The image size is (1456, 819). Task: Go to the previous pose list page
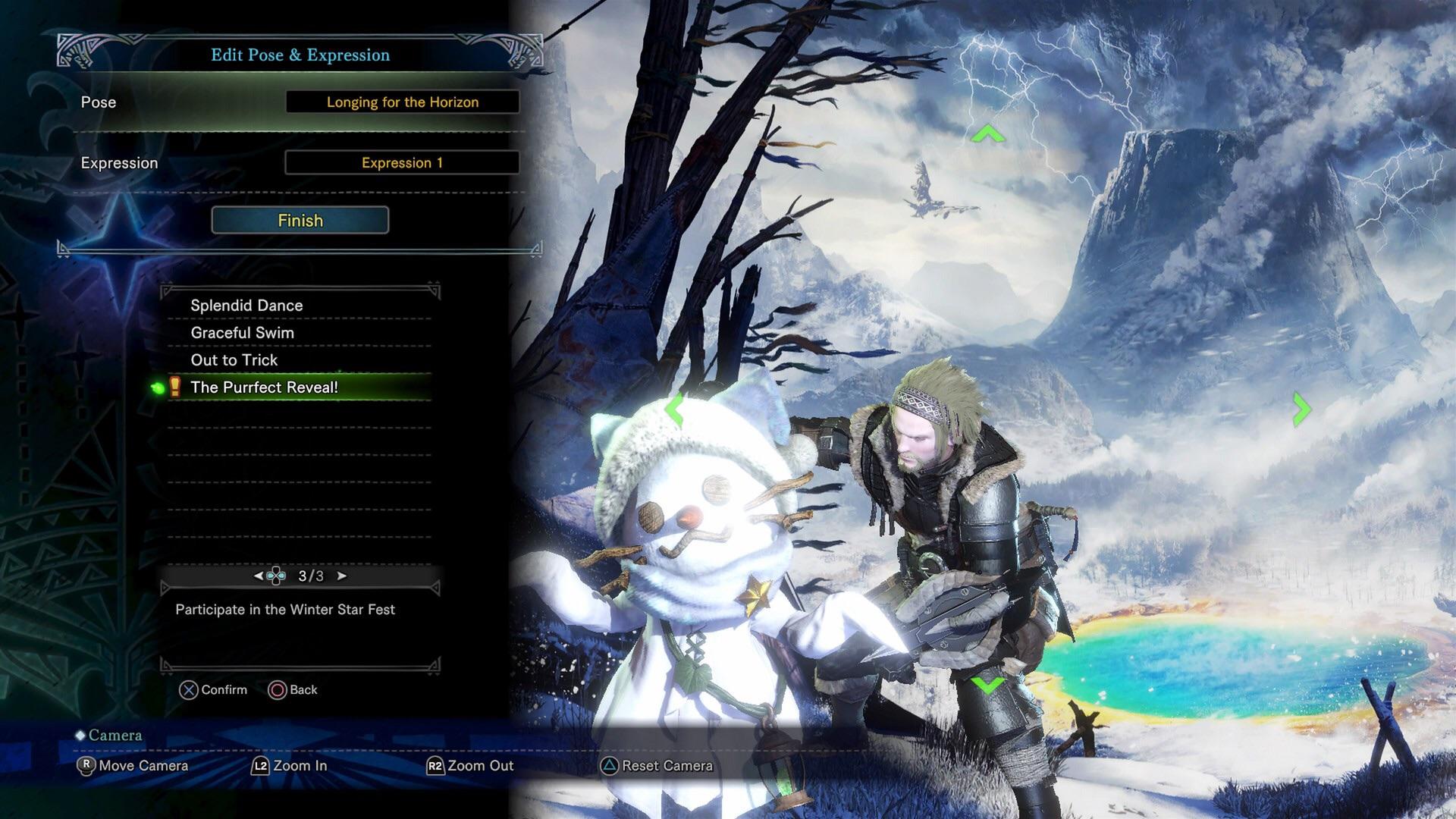259,576
